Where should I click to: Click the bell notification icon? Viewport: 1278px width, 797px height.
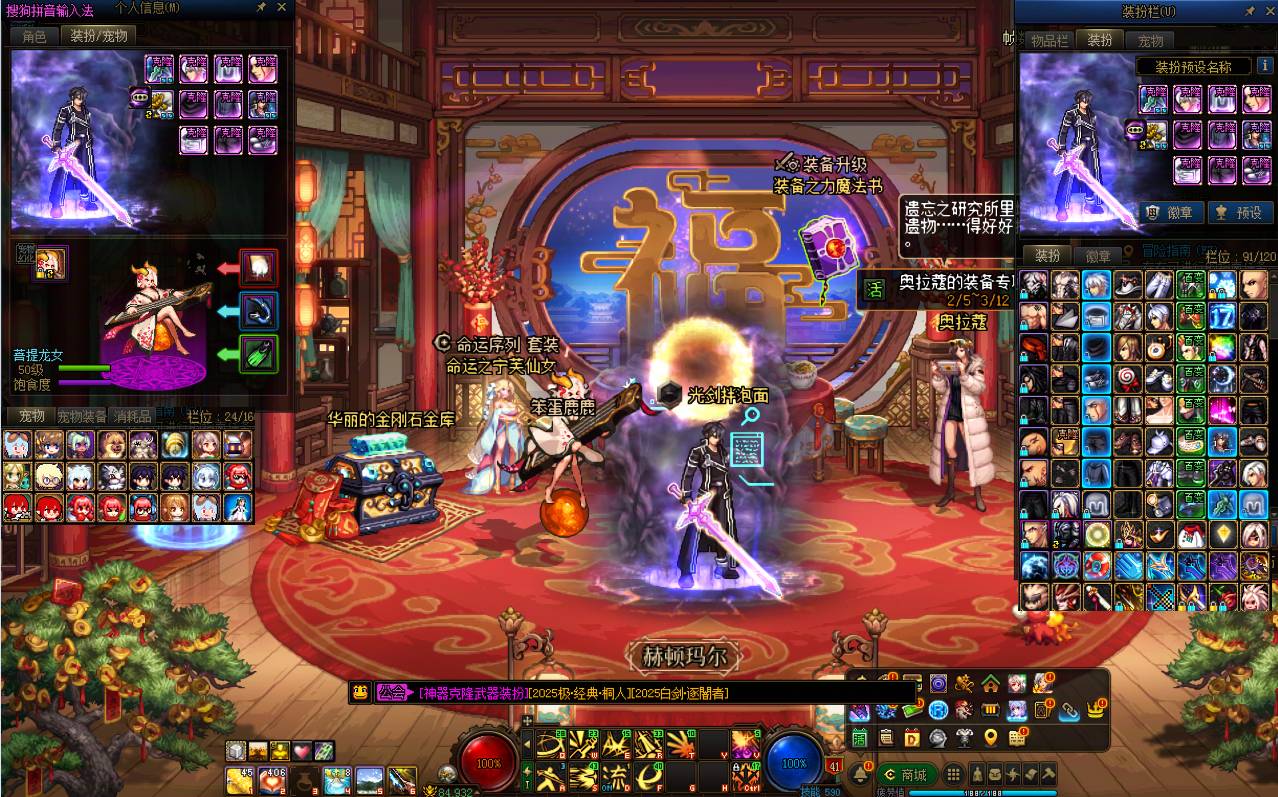click(860, 775)
